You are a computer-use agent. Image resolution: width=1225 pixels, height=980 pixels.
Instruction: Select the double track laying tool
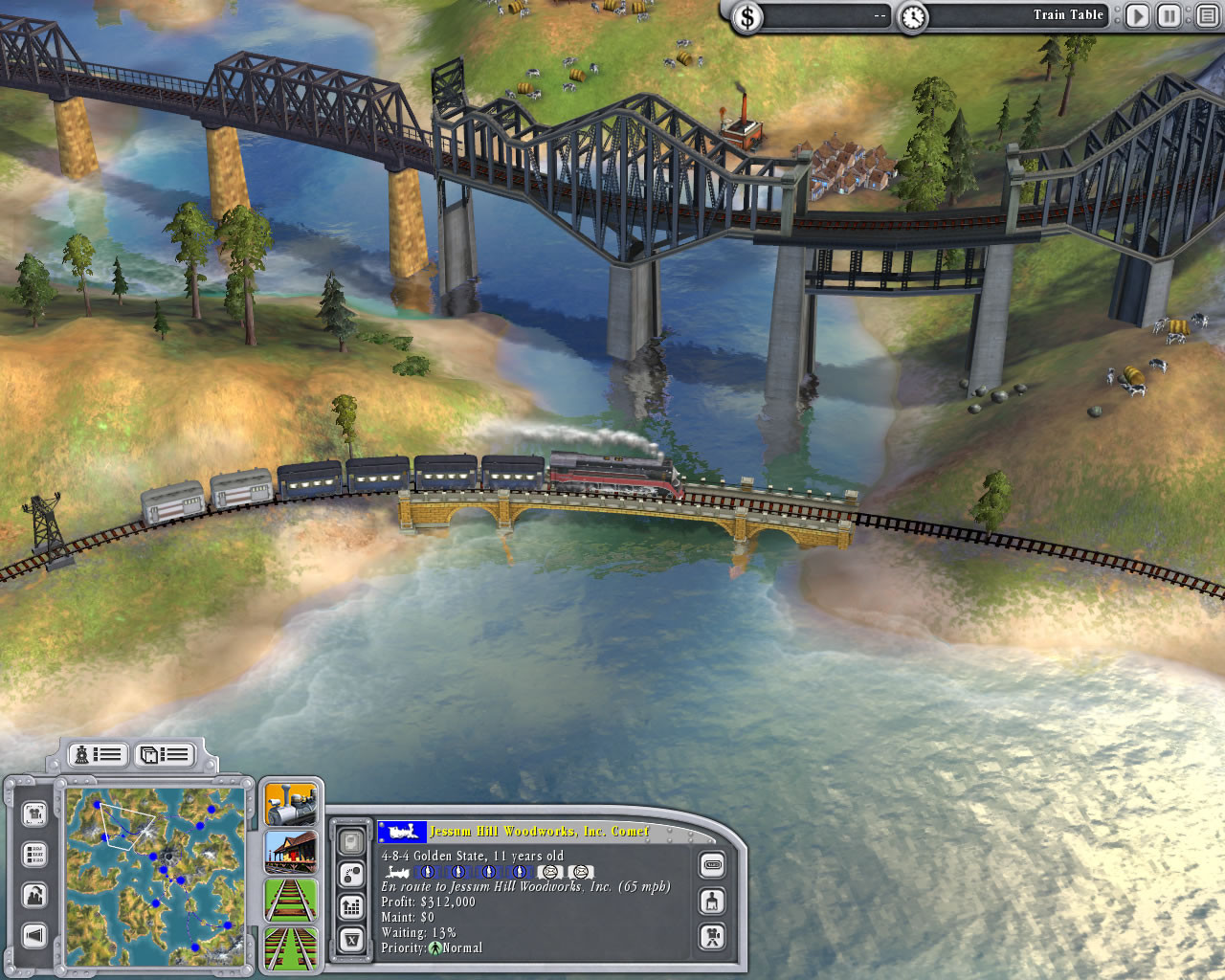[x=289, y=949]
